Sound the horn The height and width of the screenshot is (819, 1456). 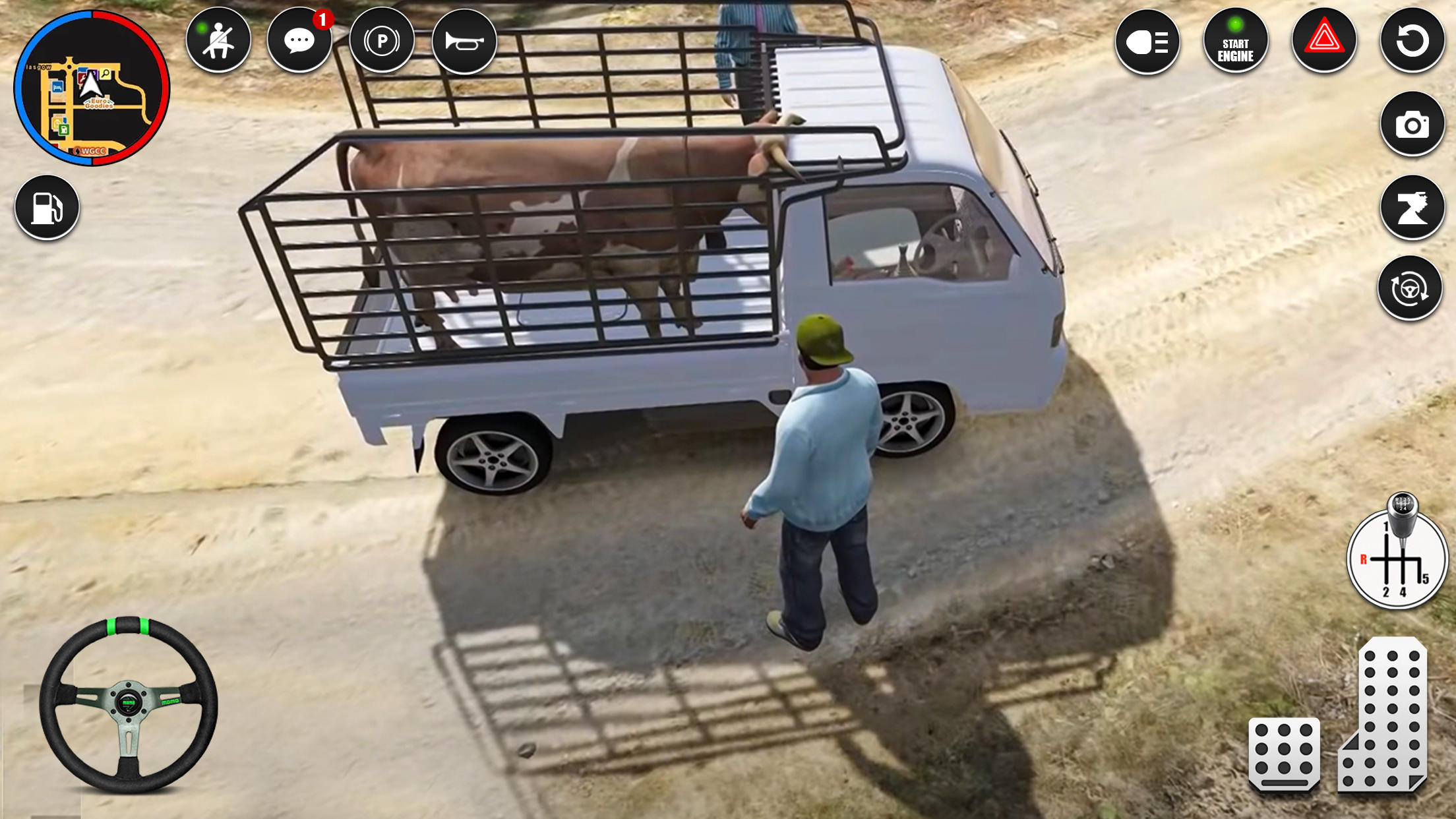466,41
